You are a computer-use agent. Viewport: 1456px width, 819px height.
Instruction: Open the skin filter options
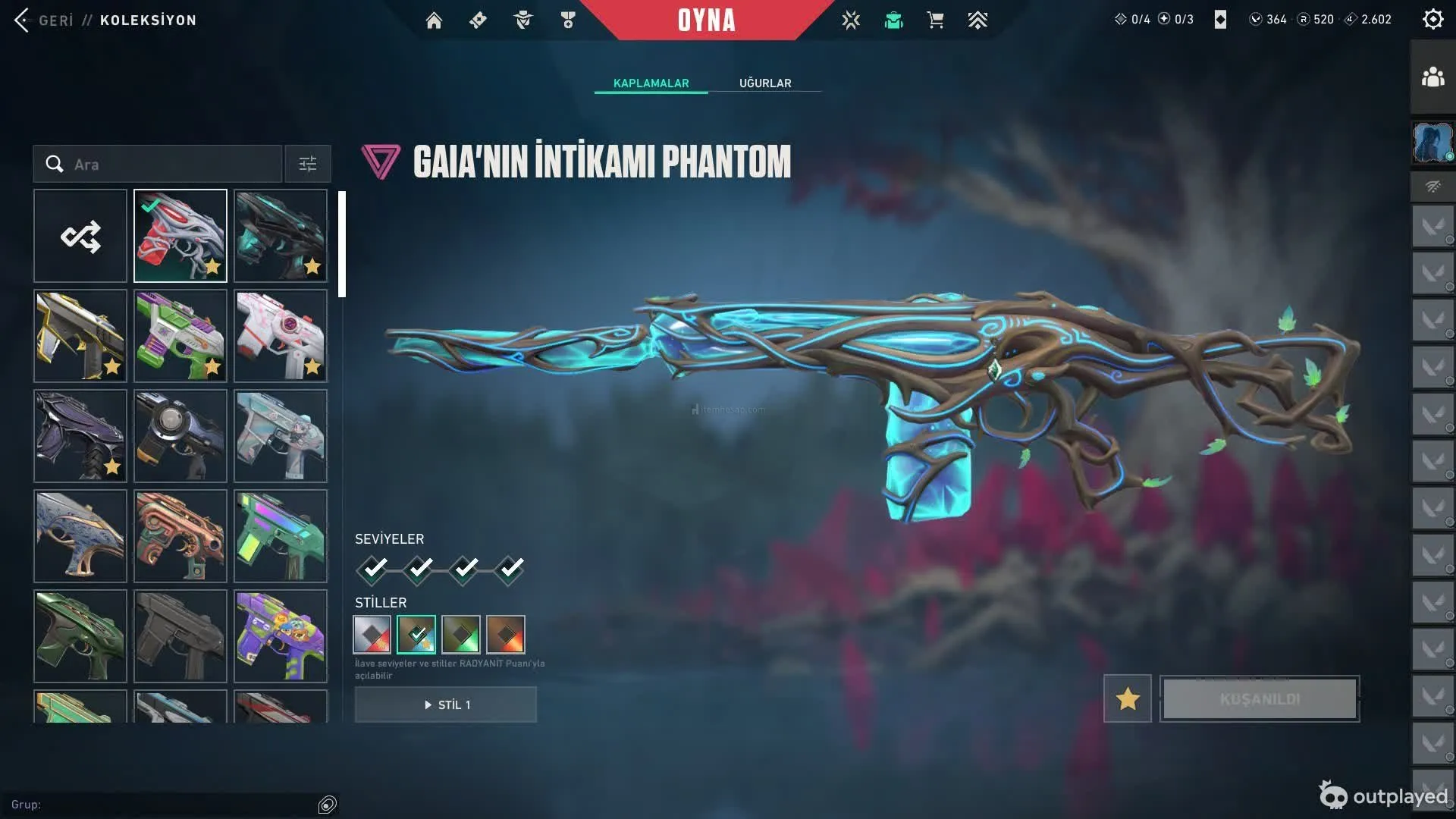click(308, 164)
